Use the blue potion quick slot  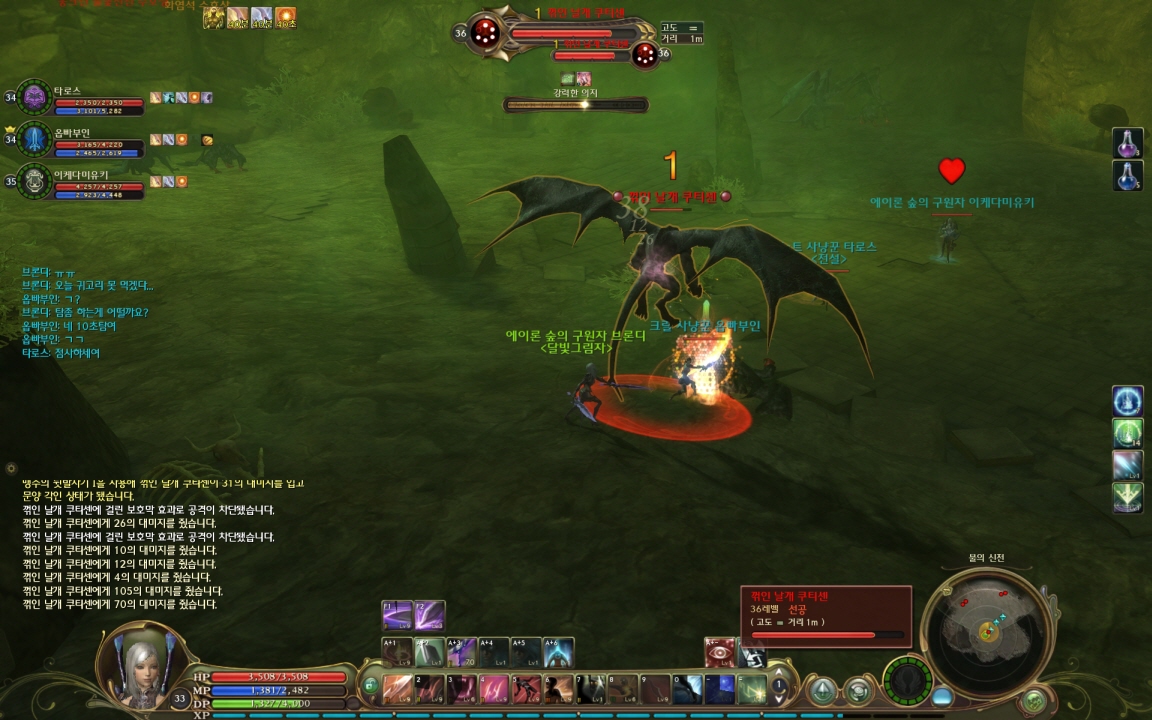coord(1128,176)
